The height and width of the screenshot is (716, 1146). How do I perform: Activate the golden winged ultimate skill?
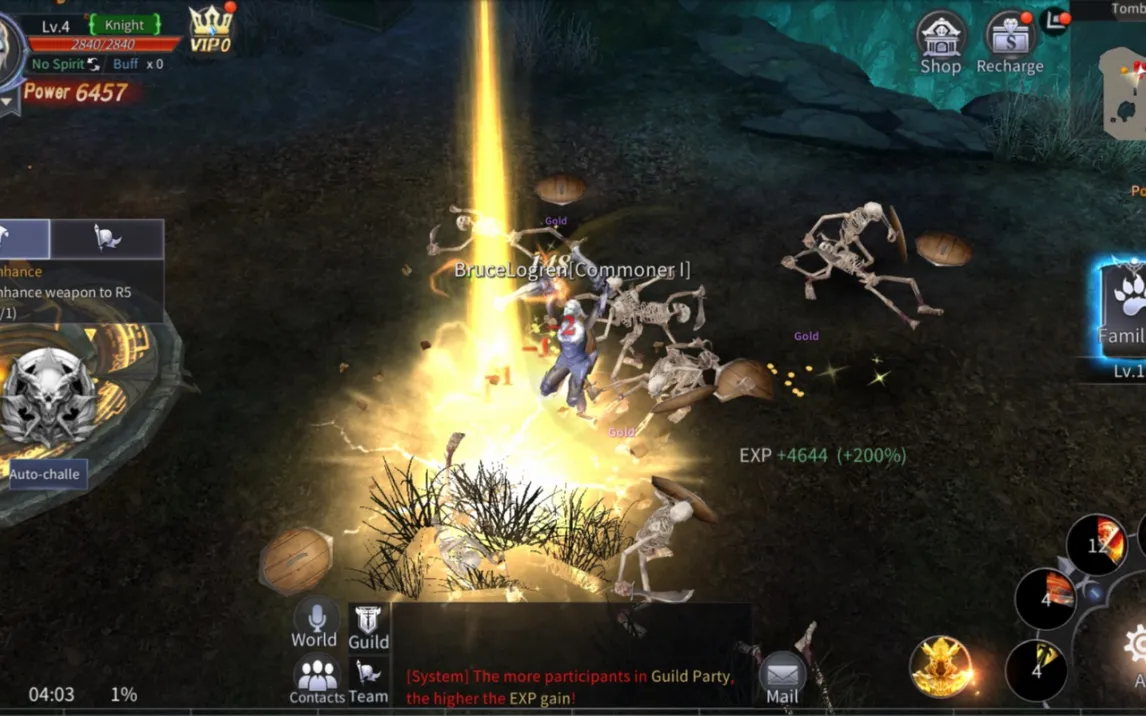(942, 666)
